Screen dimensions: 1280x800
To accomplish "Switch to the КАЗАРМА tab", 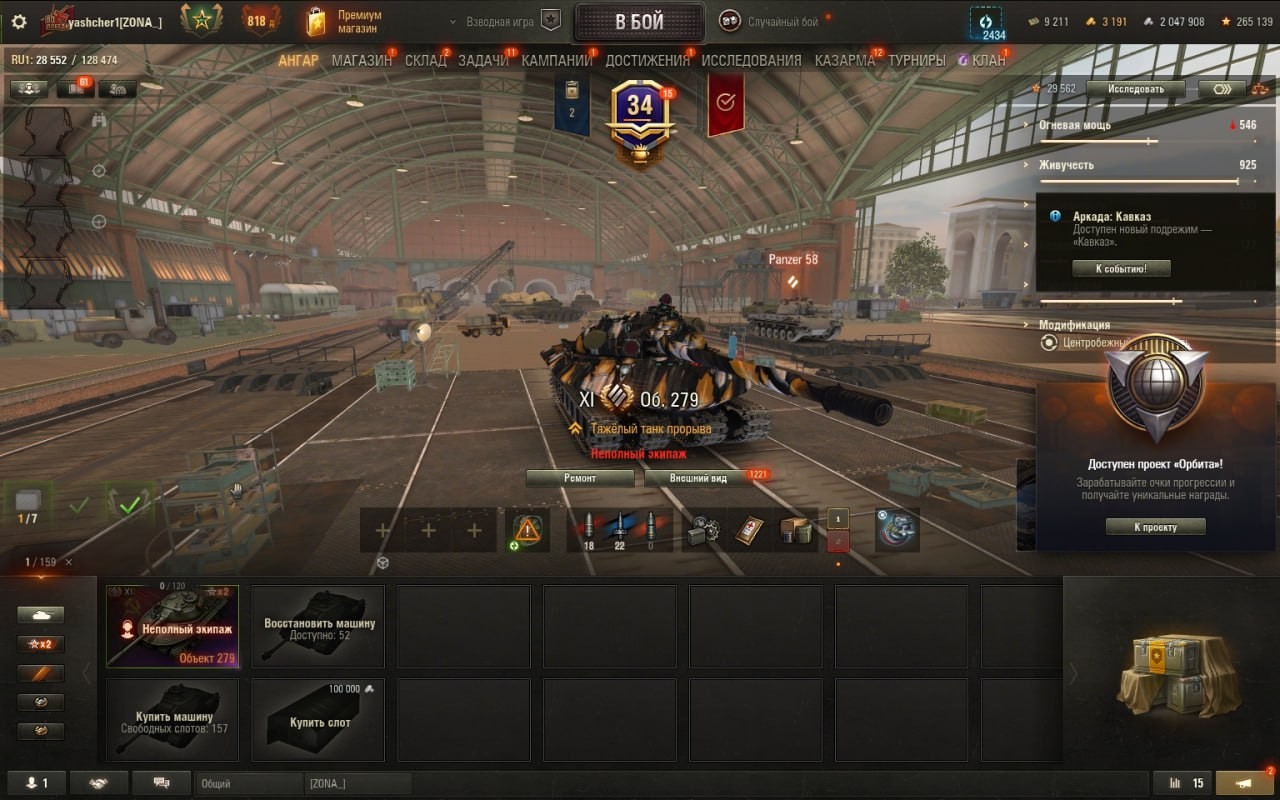I will tap(845, 60).
